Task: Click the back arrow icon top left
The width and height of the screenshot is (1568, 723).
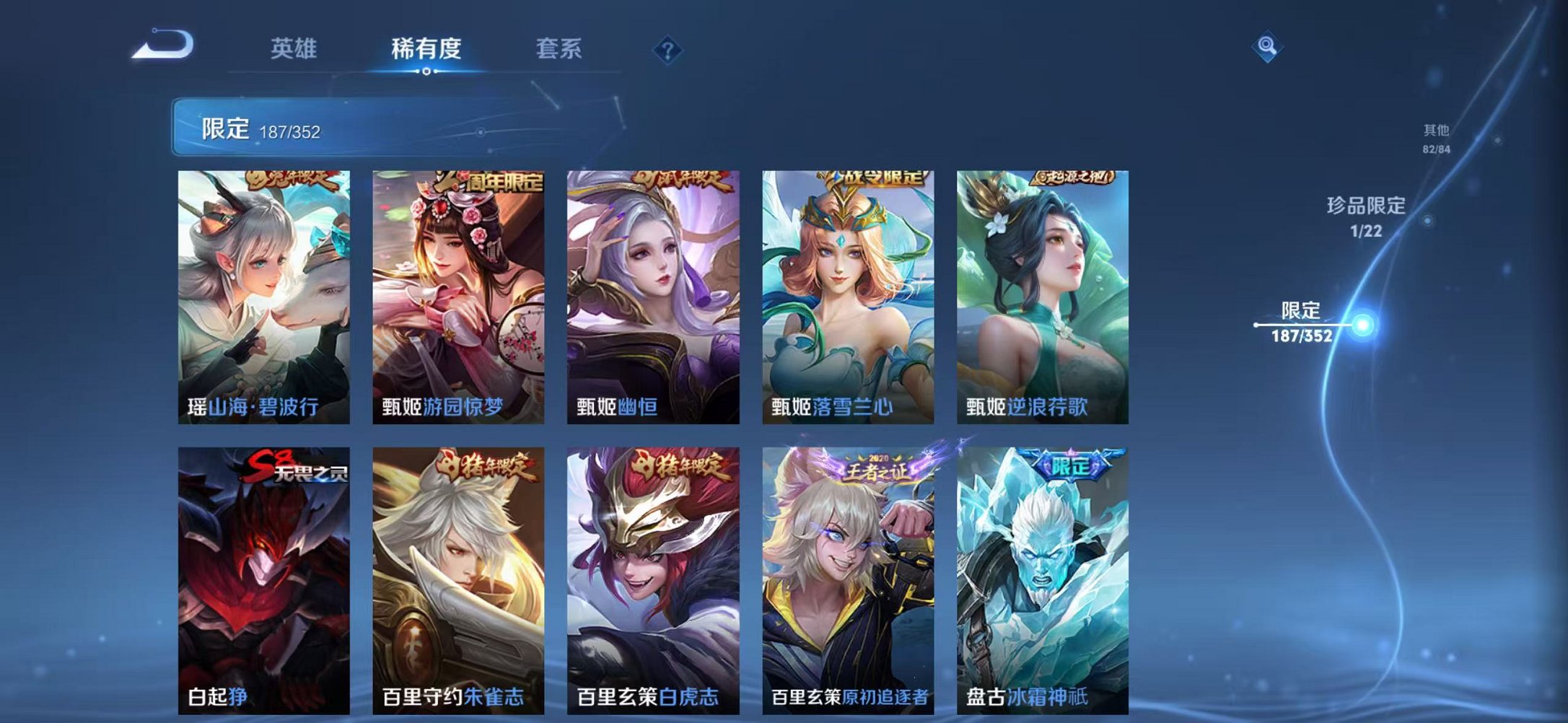Action: click(162, 46)
